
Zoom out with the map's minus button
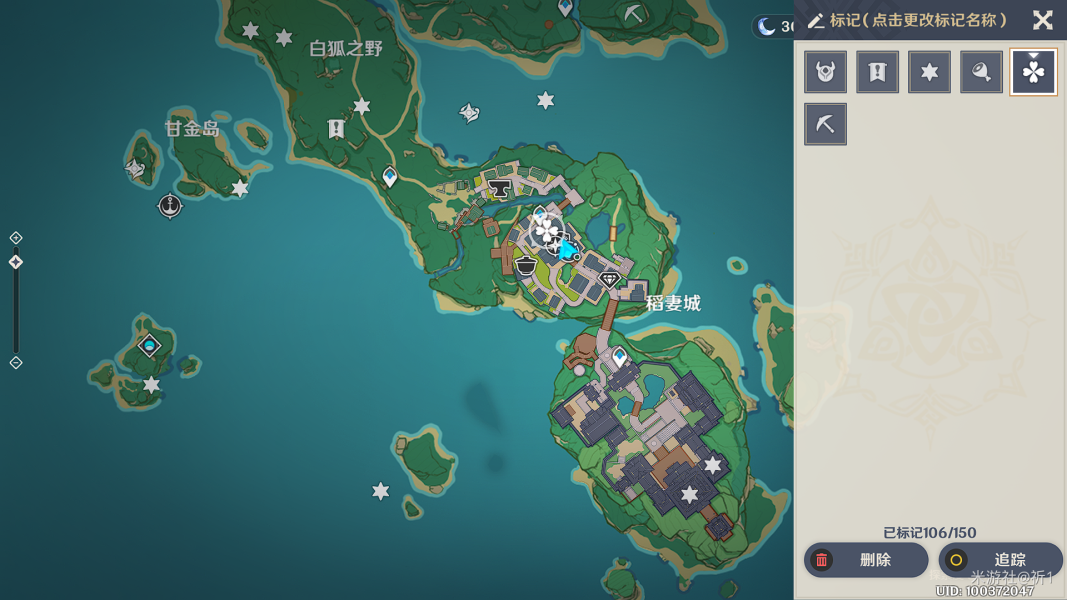(16, 363)
